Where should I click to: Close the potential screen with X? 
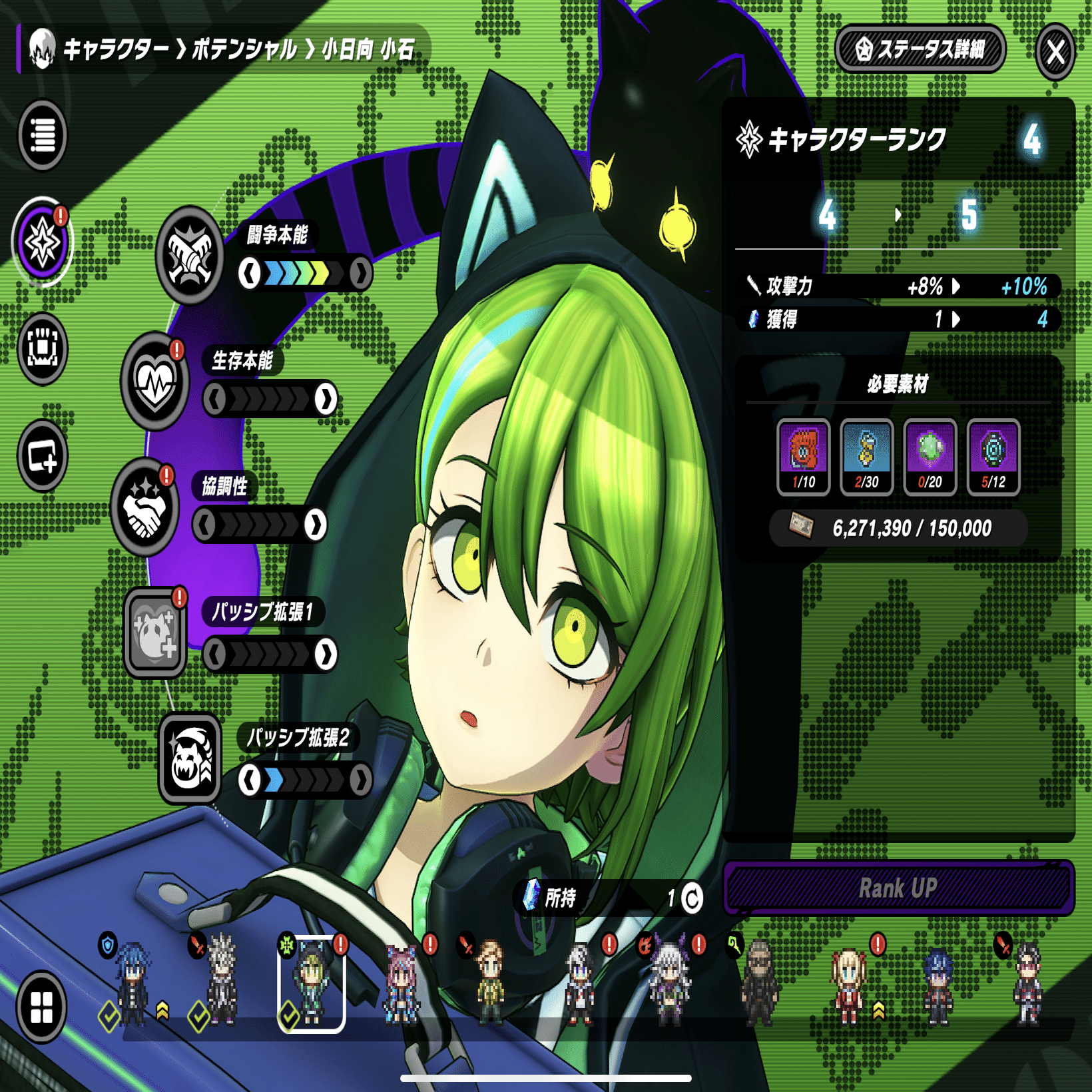pos(1055,51)
